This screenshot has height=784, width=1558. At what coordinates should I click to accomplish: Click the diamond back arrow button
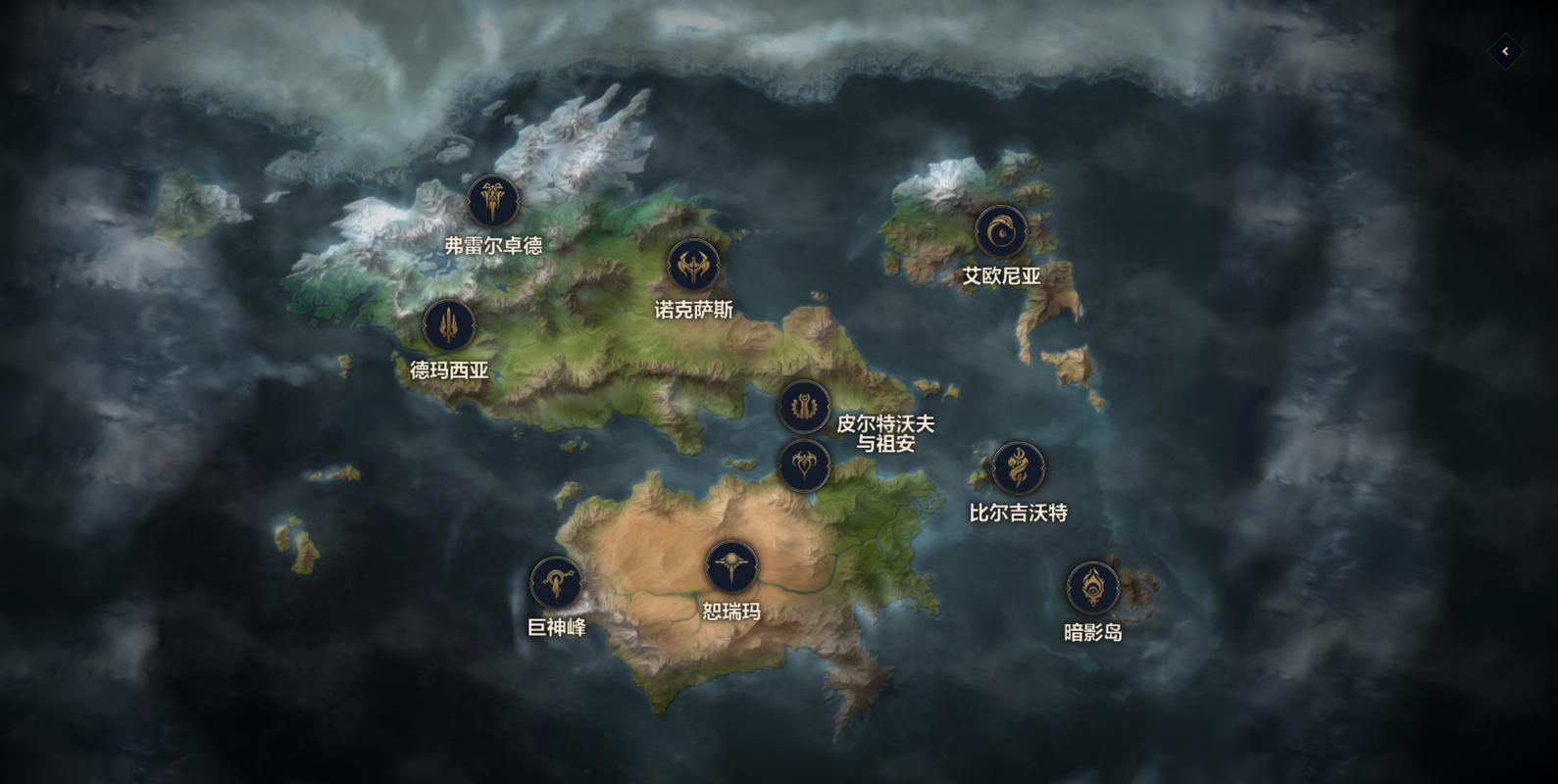pos(1505,52)
